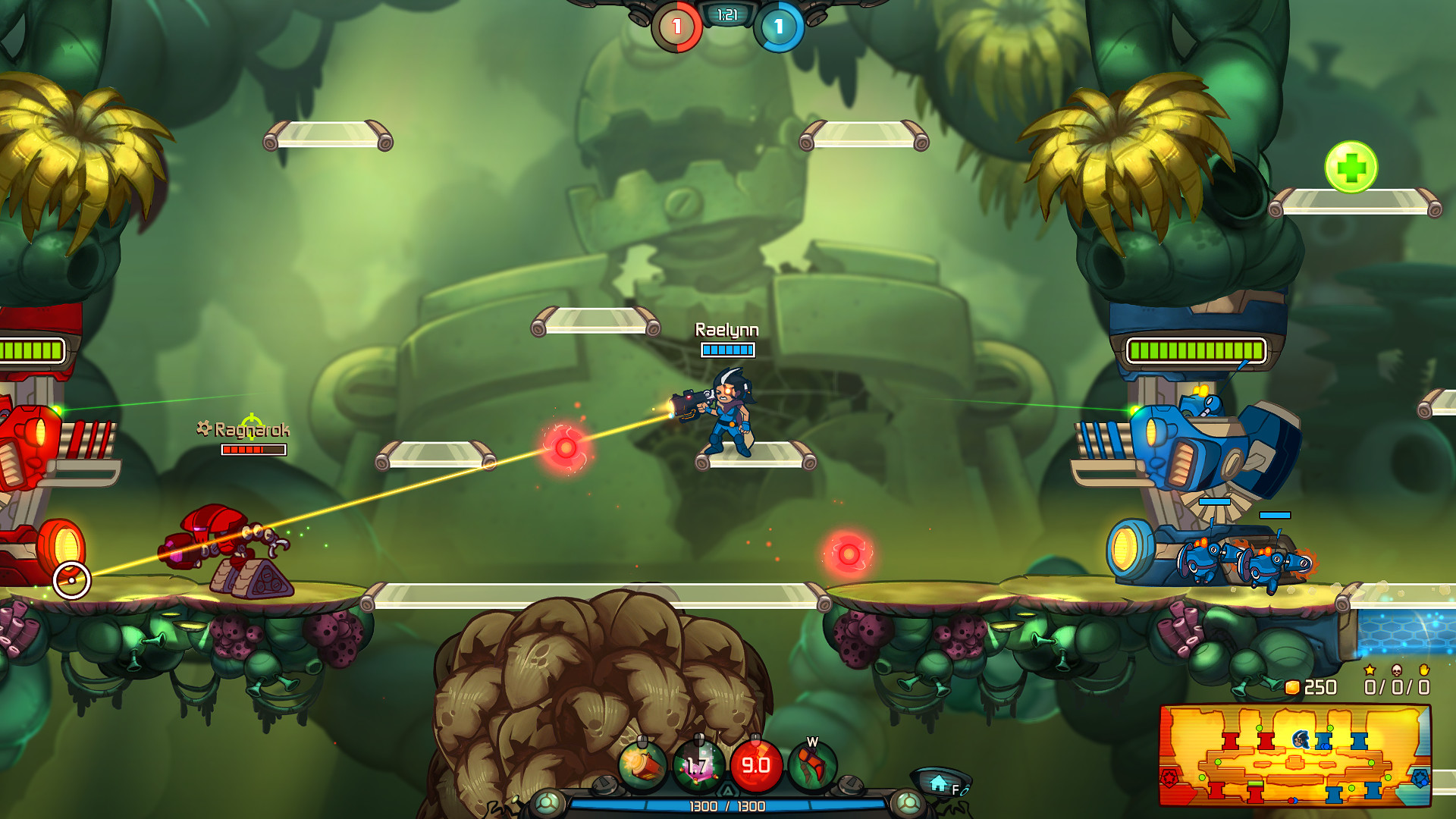Click the left lantern on the health bar

tap(548, 802)
